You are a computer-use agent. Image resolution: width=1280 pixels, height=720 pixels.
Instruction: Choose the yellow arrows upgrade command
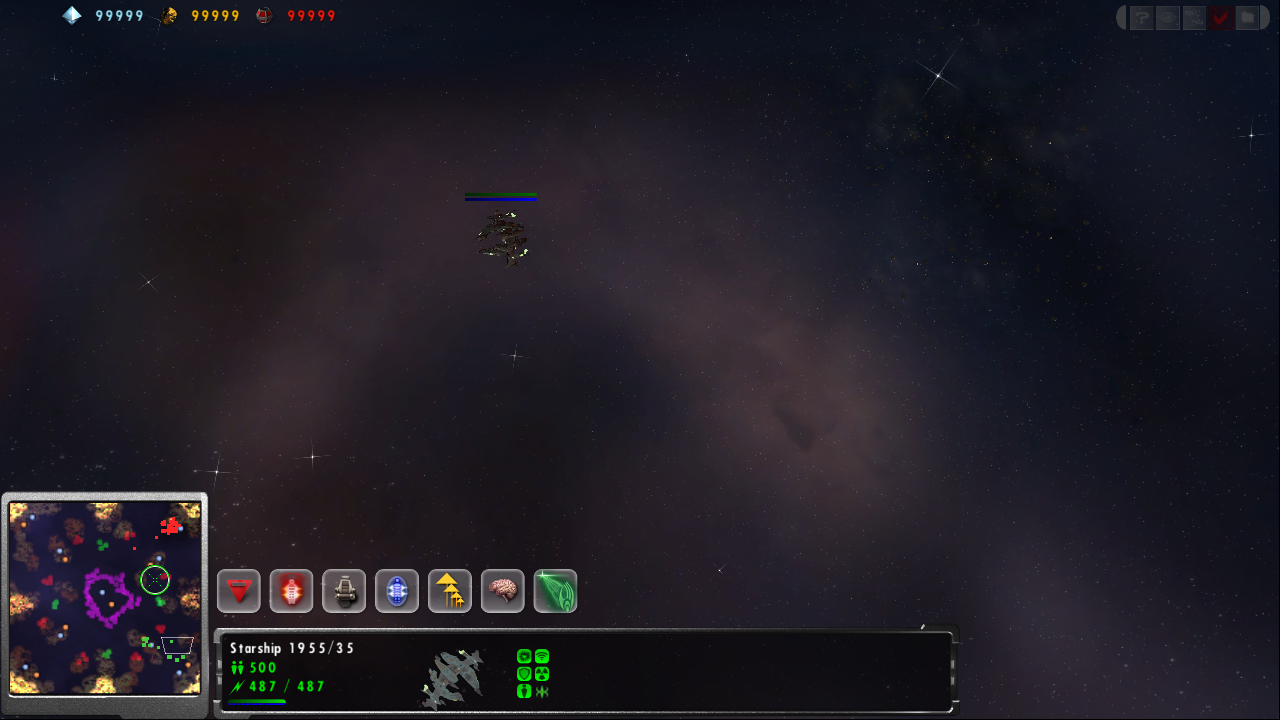[x=450, y=591]
